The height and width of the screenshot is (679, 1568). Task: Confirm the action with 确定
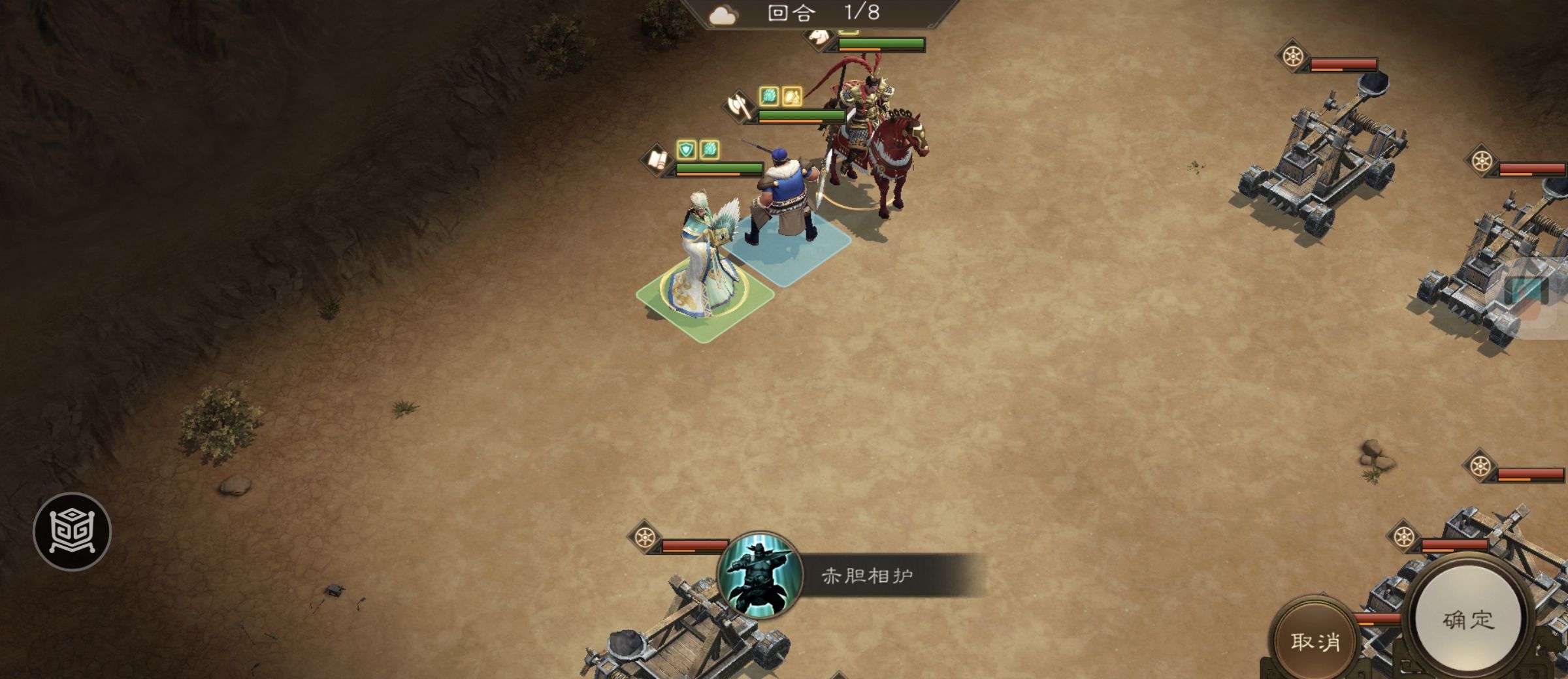[x=1467, y=620]
